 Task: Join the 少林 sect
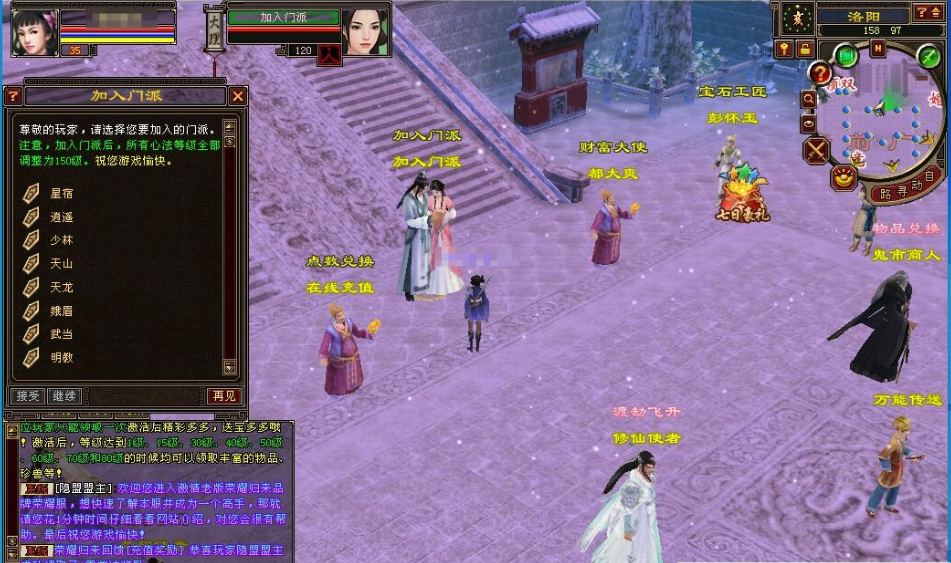(x=61, y=240)
